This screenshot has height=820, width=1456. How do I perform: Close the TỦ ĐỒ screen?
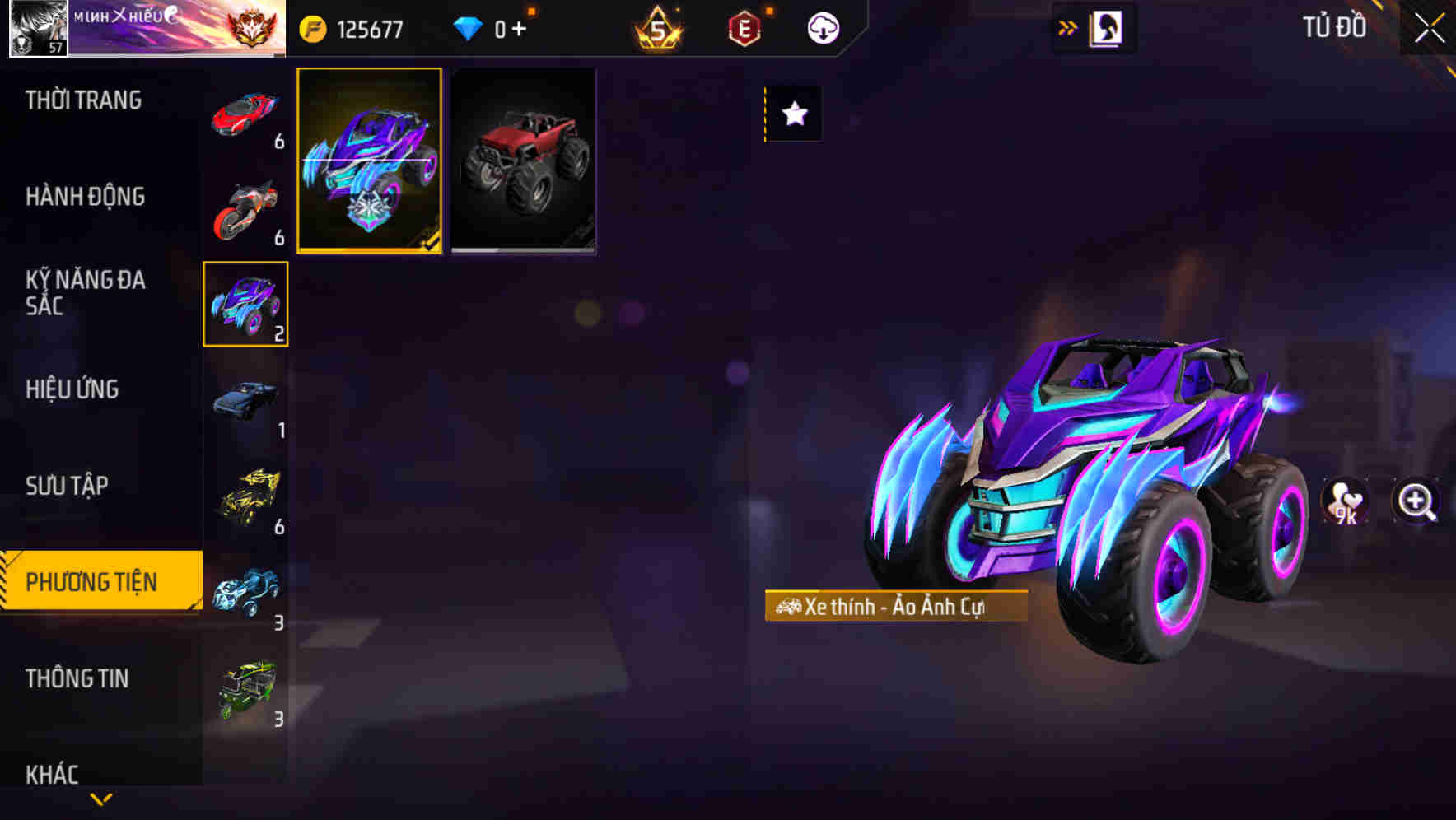1427,26
